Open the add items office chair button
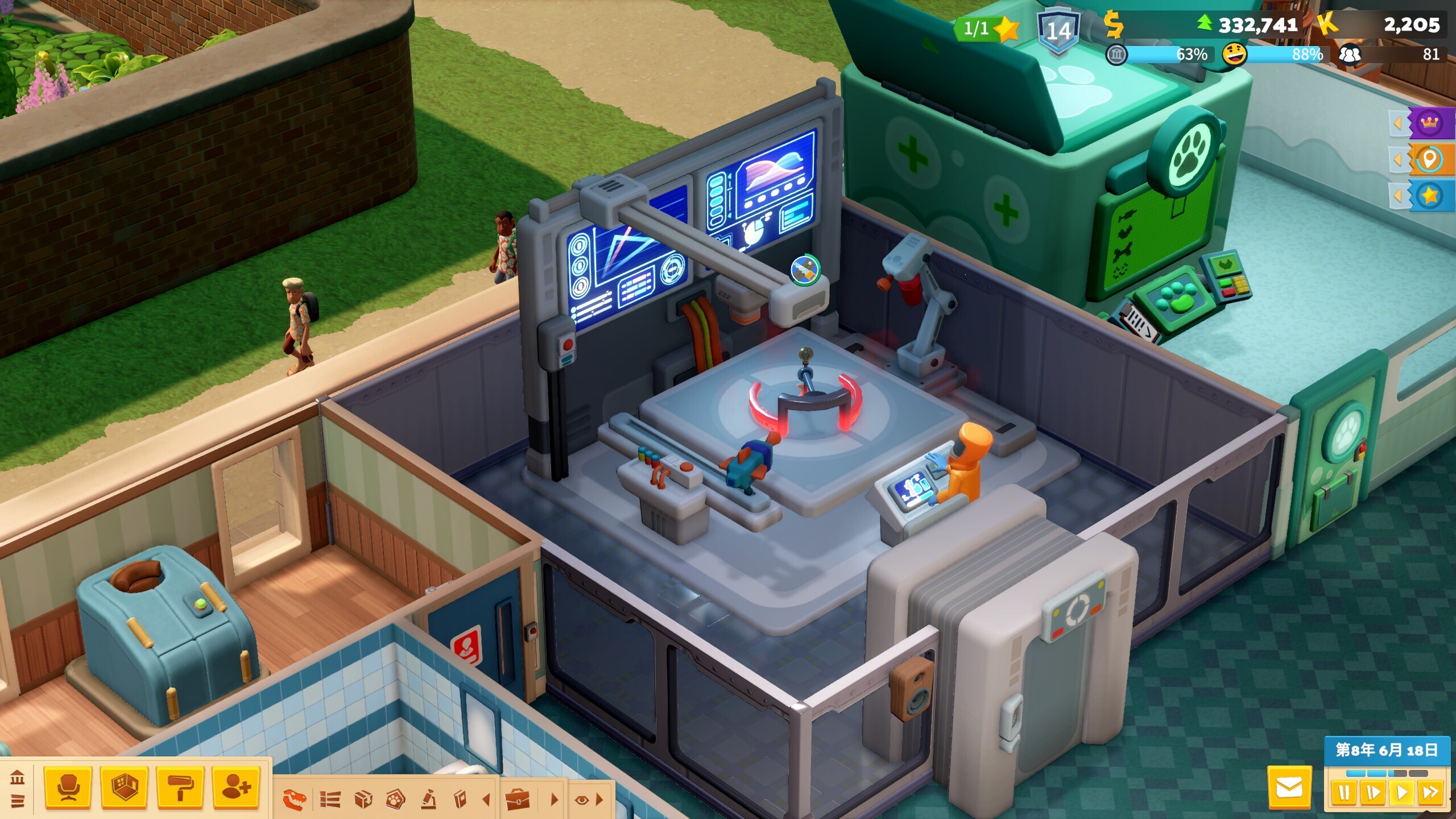 [x=68, y=788]
